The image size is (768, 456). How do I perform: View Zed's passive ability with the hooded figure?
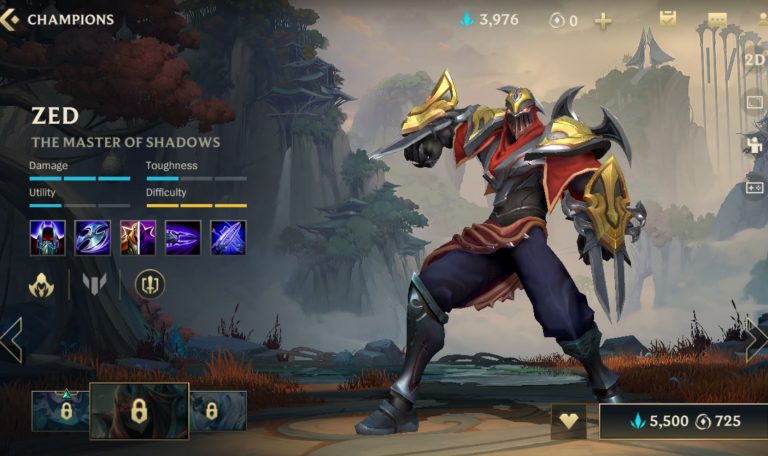(47, 238)
